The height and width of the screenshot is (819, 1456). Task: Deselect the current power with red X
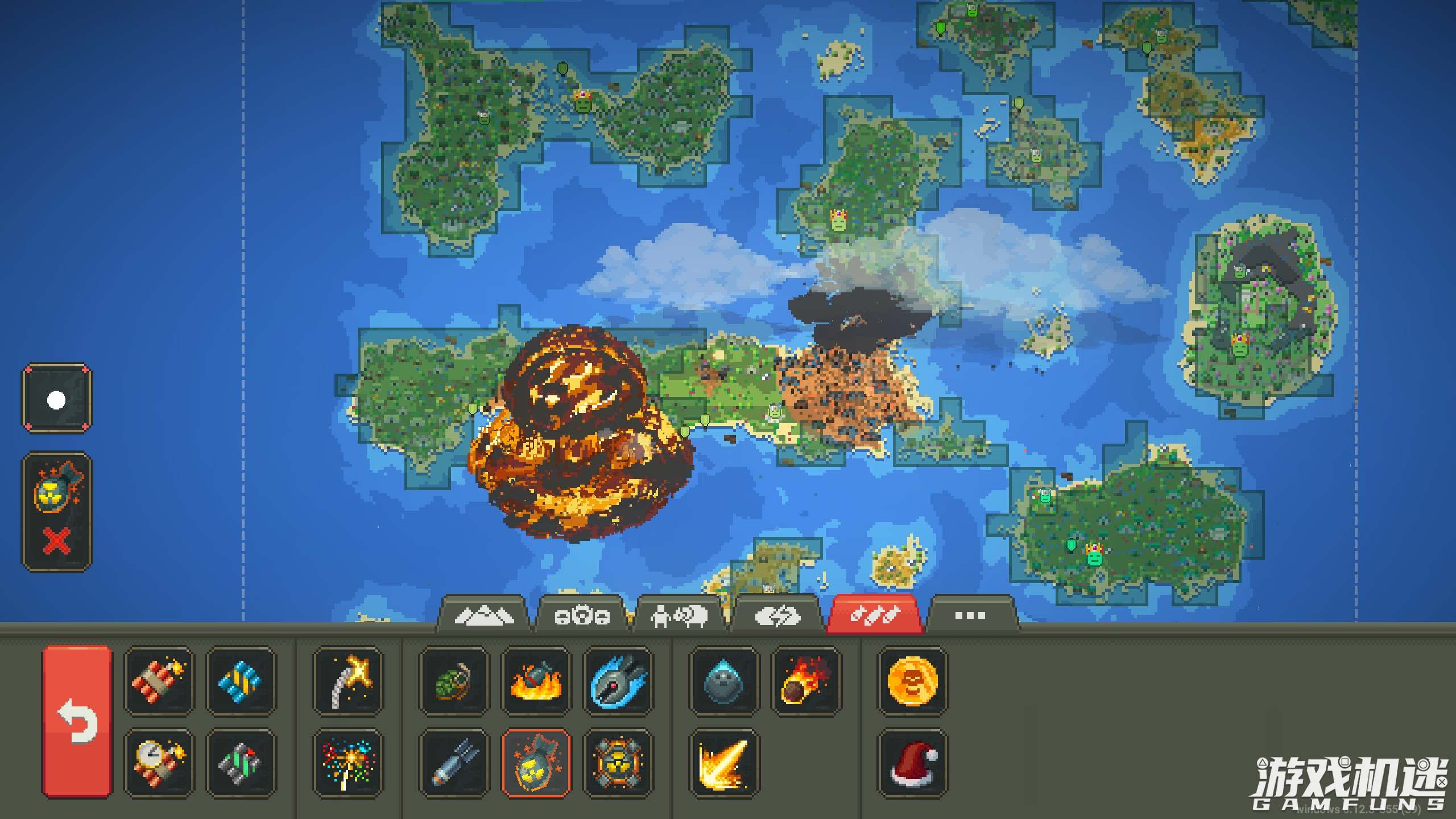pos(56,540)
